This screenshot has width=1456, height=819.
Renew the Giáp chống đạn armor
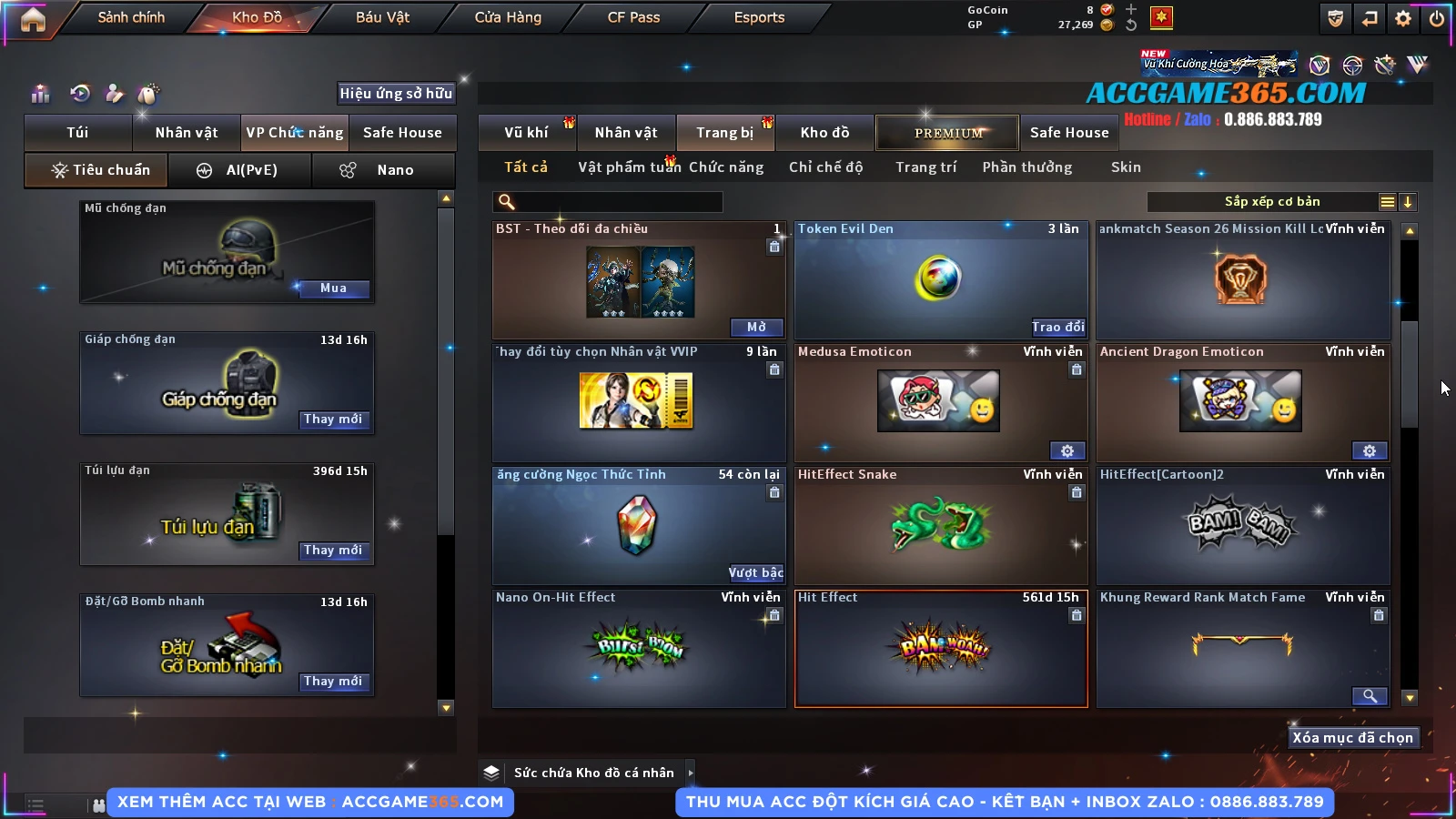(x=333, y=420)
